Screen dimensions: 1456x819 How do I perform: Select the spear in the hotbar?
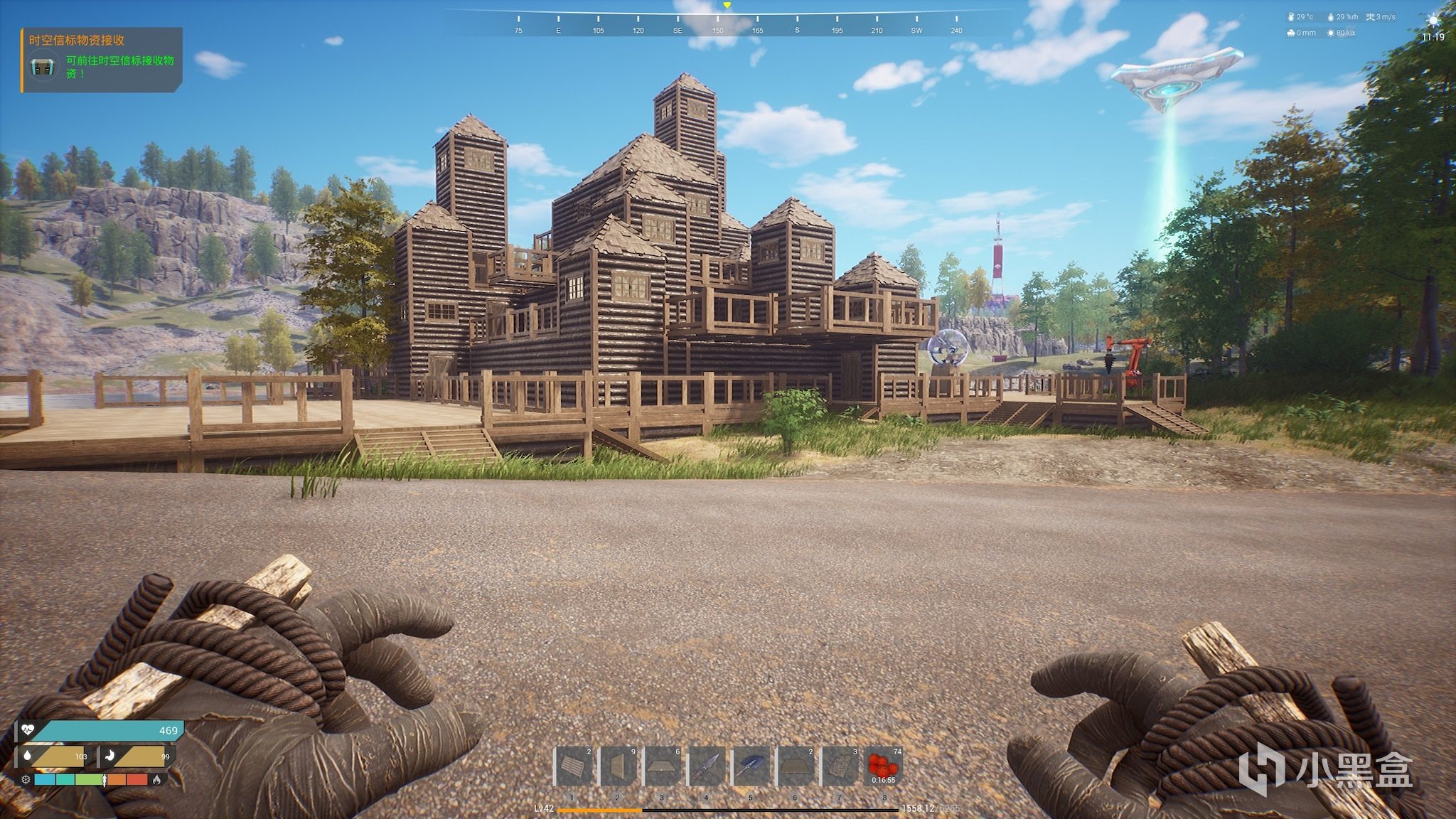[707, 766]
